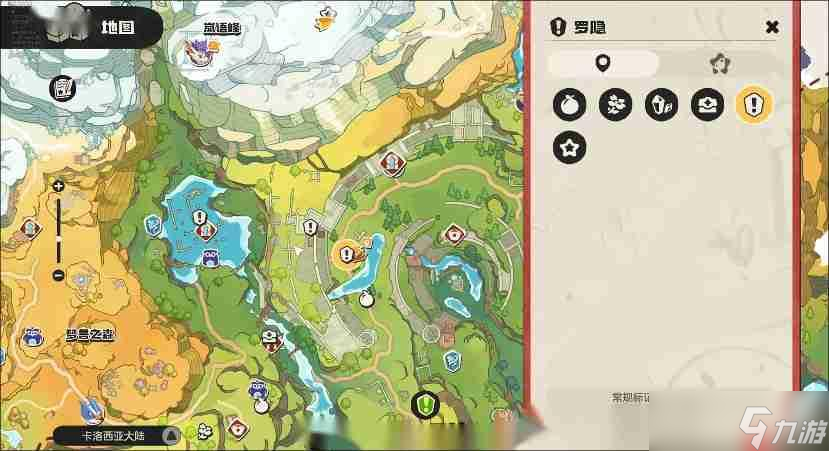Zoom in the map with plus button
Screen dimensions: 829x451
click(x=58, y=186)
